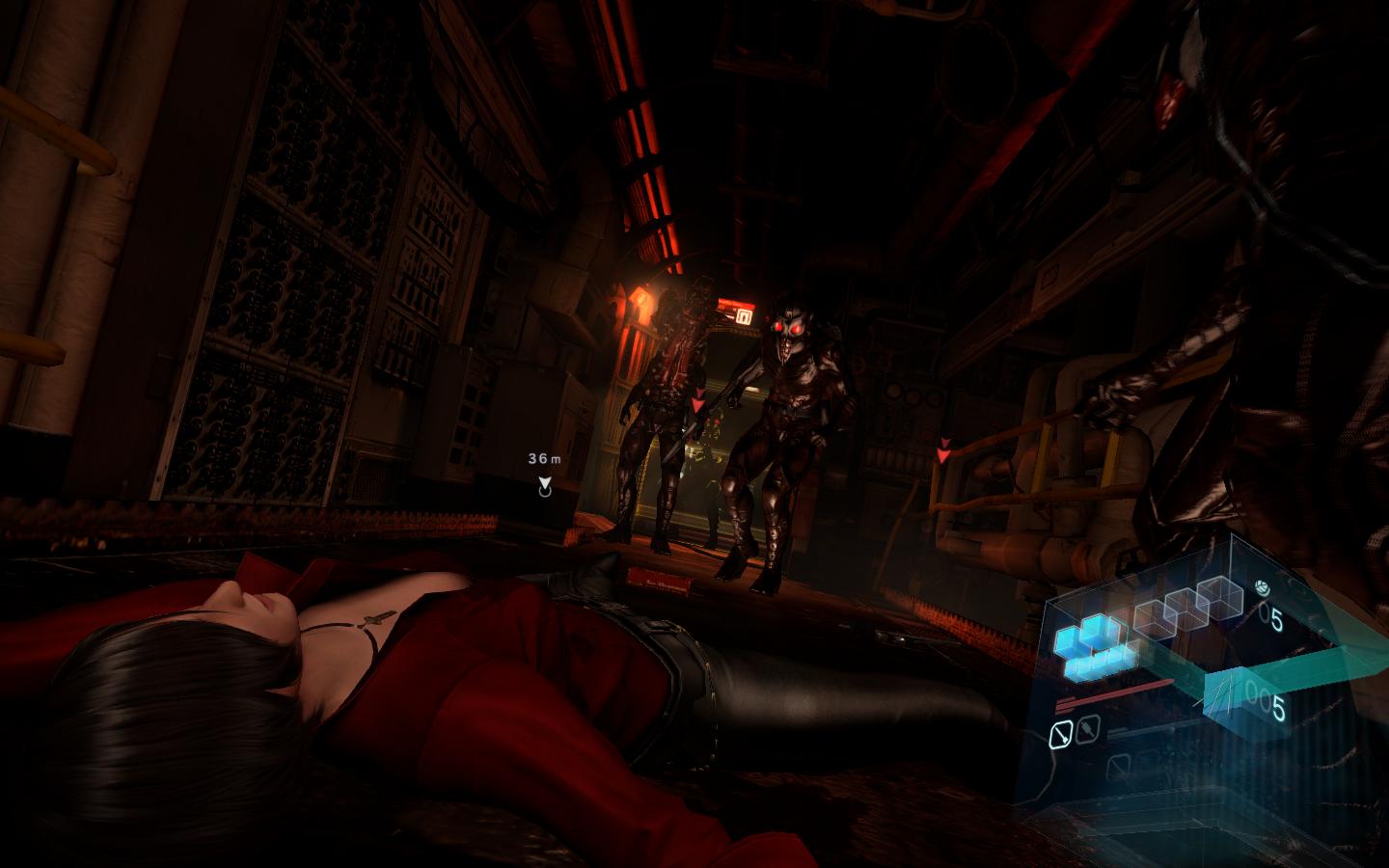Switch to the dimmed second weapon slot icon
This screenshot has height=868, width=1389.
[x=1087, y=732]
